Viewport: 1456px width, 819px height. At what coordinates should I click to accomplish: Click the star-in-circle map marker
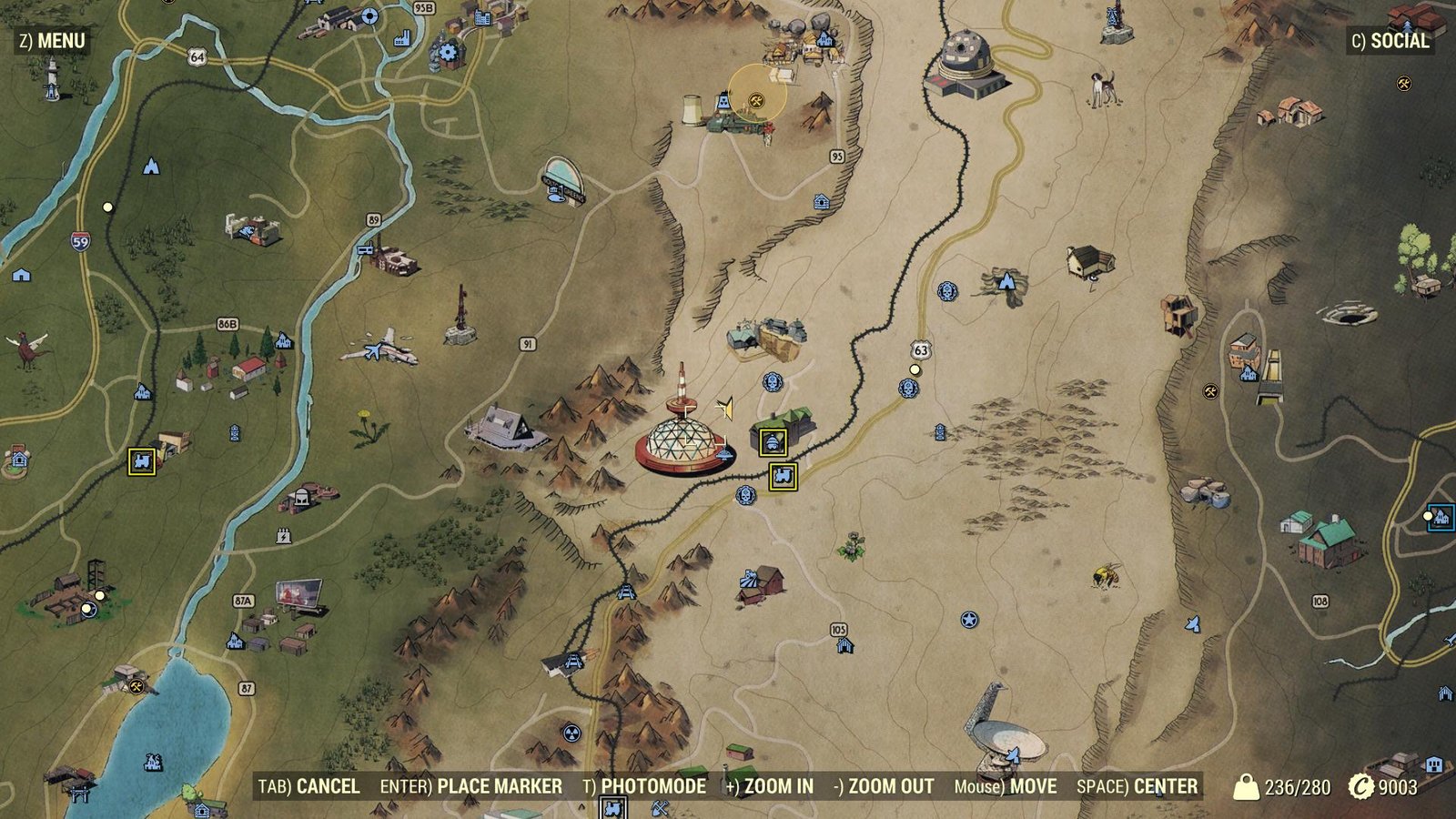(969, 621)
